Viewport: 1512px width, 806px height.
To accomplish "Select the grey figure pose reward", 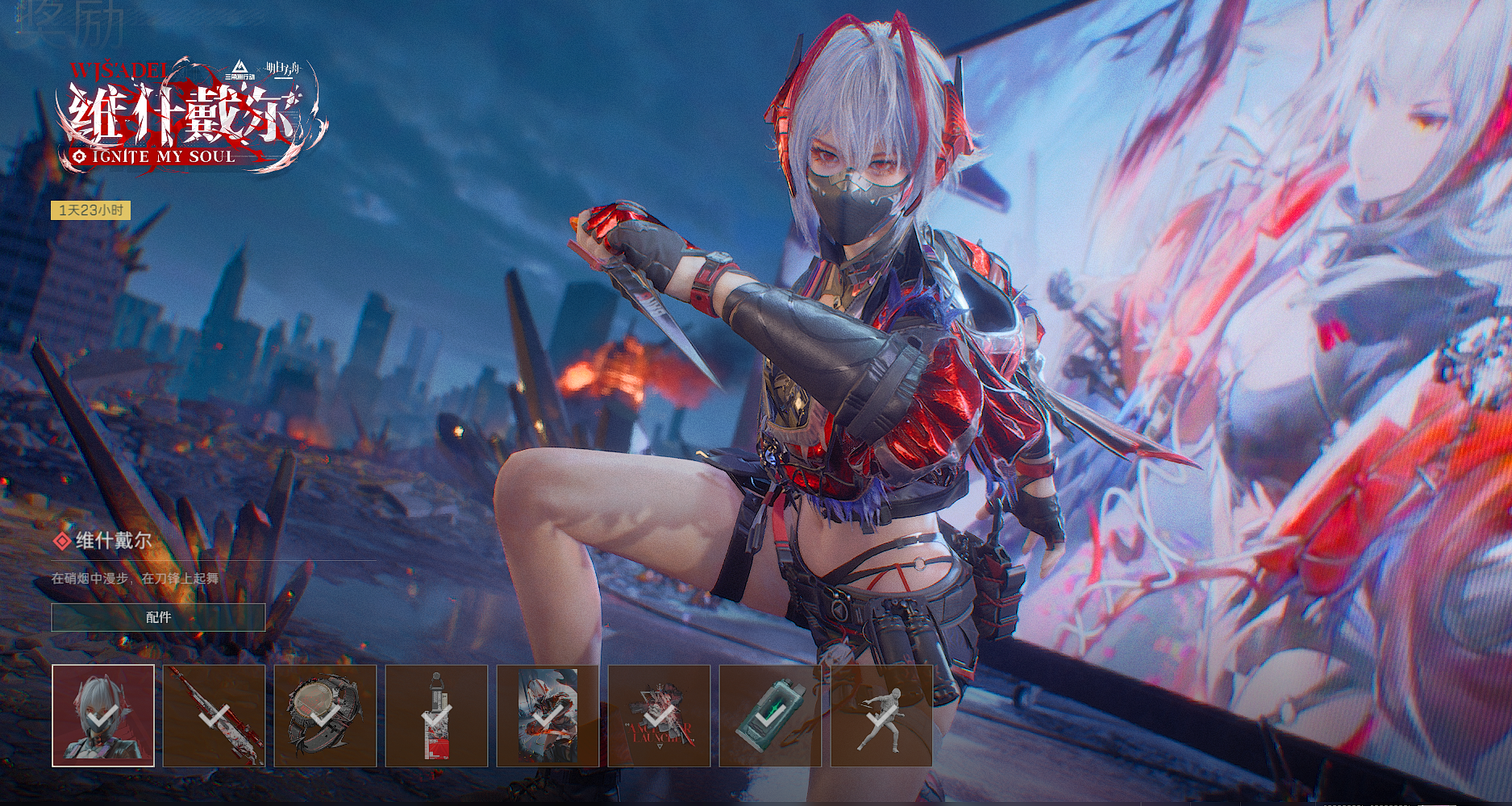I will point(881,715).
